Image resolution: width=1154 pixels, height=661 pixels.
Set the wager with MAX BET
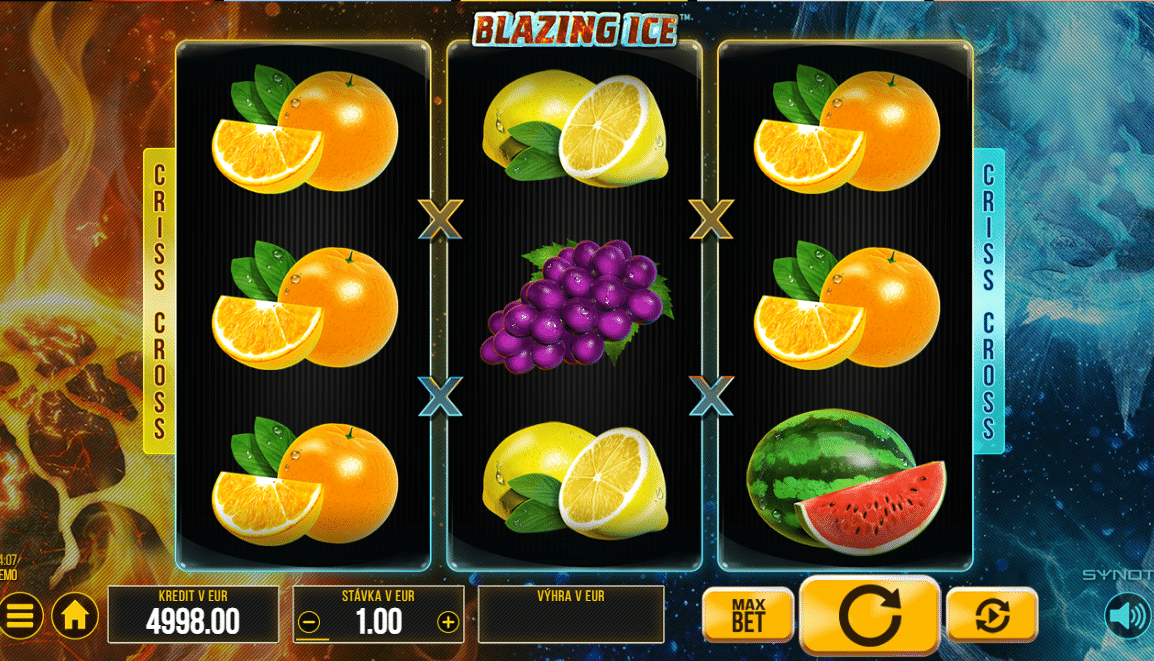[x=748, y=614]
